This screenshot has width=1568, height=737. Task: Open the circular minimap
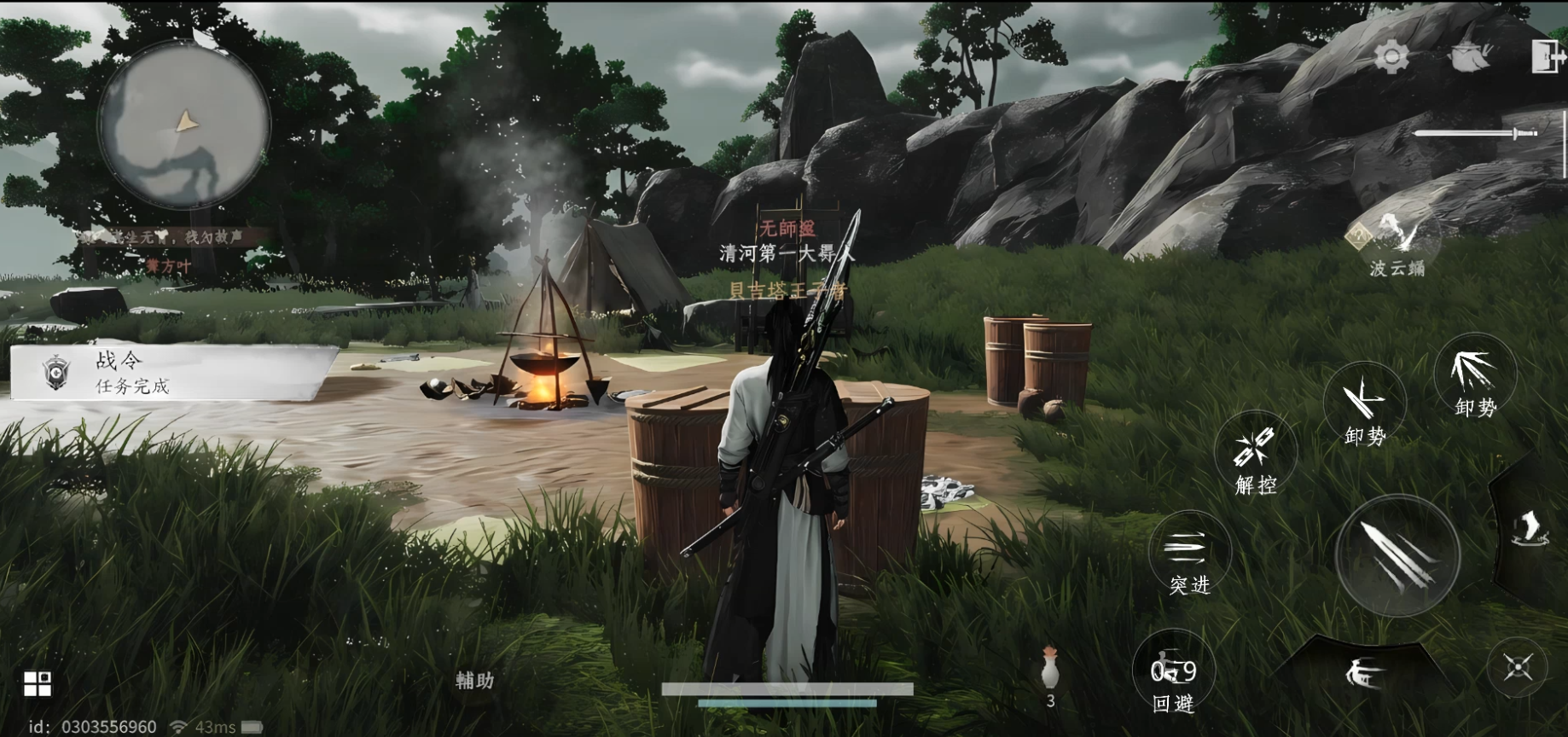pyautogui.click(x=183, y=124)
